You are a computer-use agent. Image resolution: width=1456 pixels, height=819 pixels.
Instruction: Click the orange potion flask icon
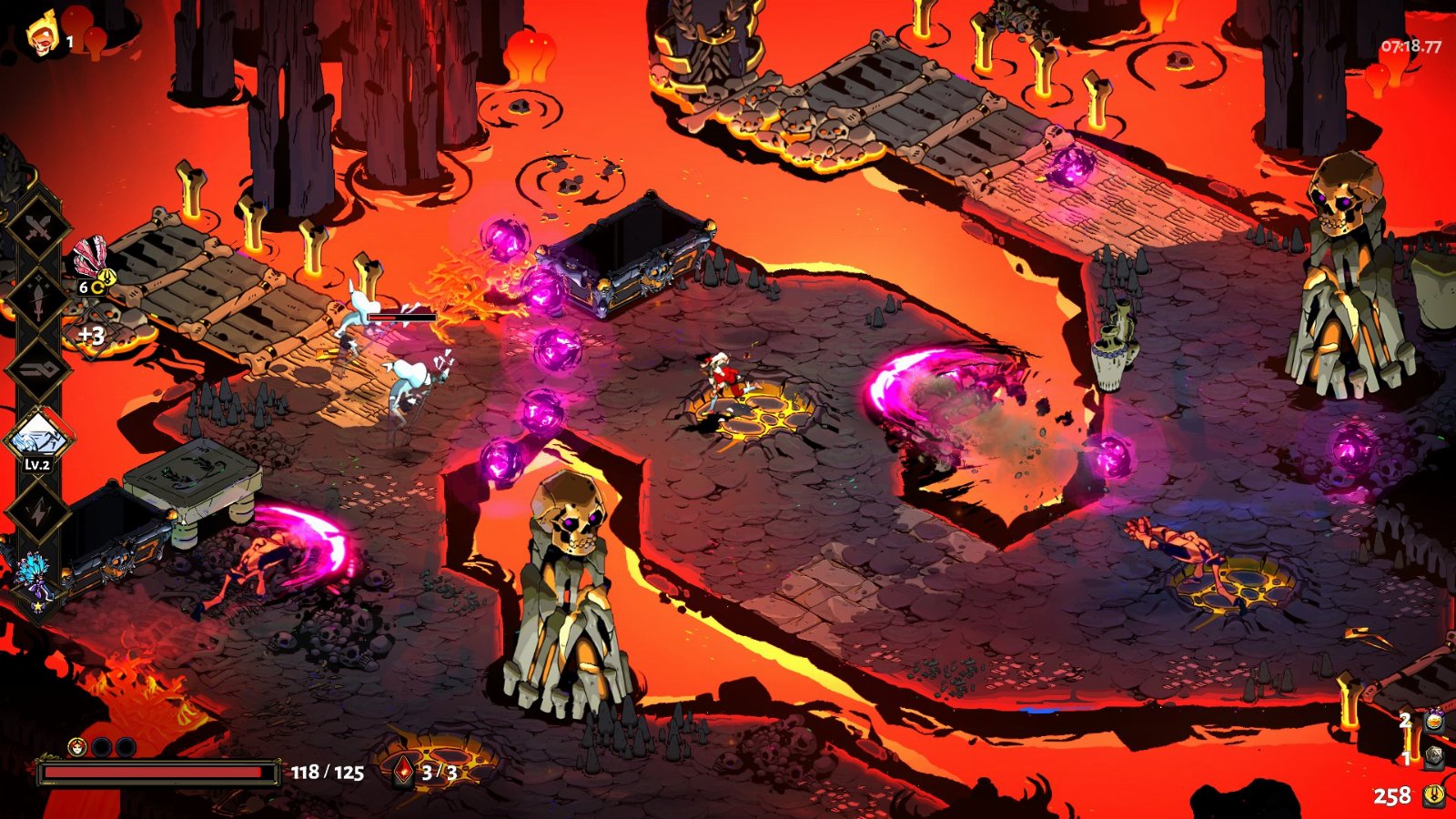tap(1434, 721)
